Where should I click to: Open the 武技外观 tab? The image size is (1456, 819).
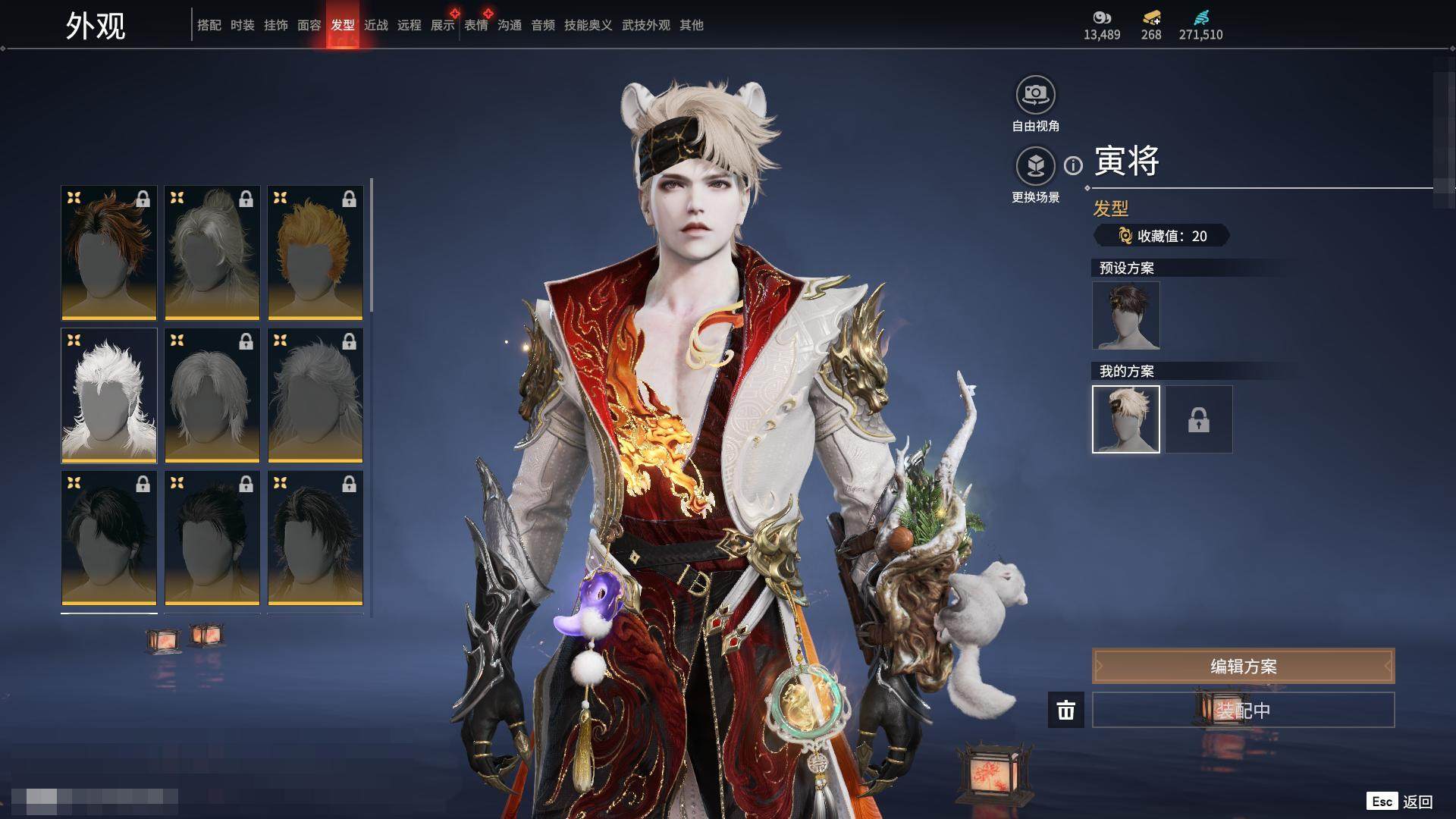click(645, 25)
